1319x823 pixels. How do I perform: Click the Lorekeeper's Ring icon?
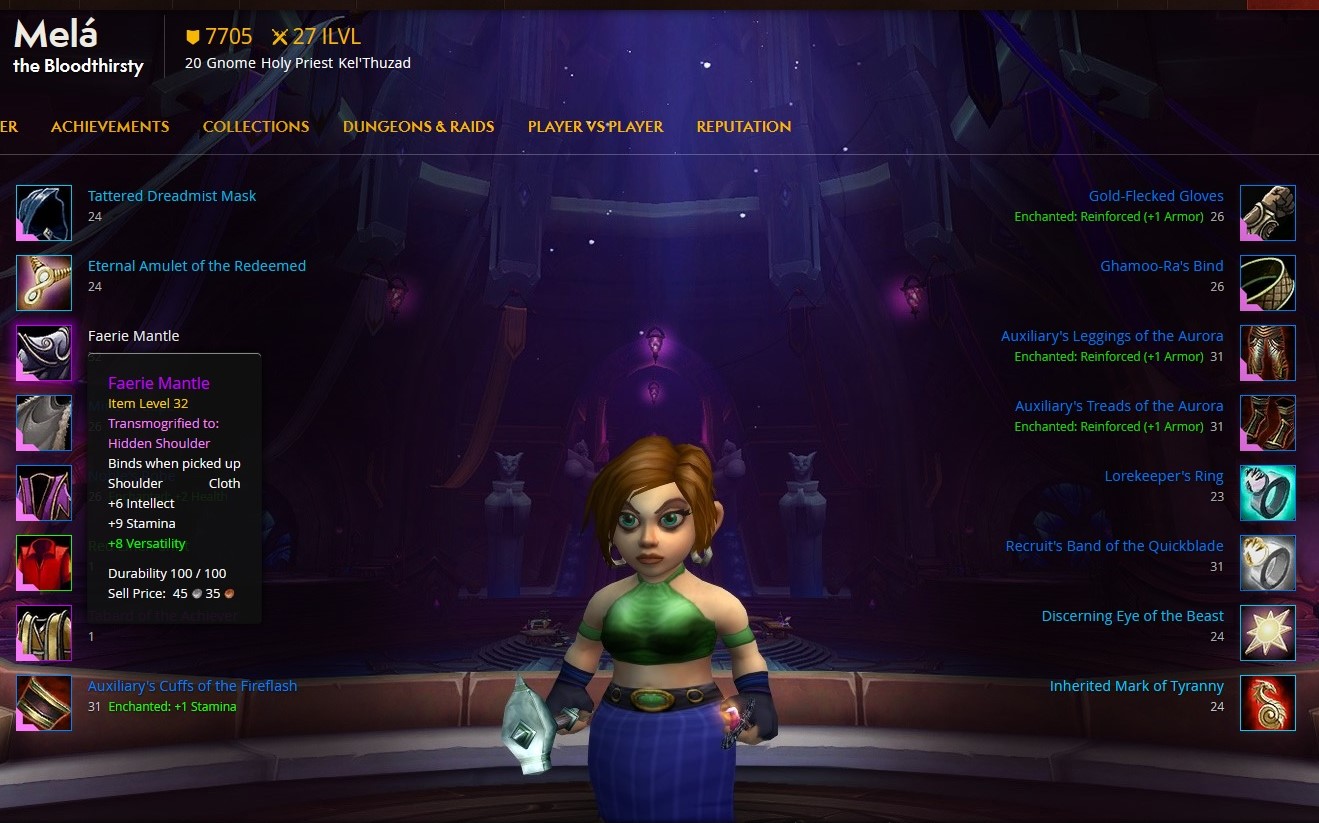[x=1268, y=493]
